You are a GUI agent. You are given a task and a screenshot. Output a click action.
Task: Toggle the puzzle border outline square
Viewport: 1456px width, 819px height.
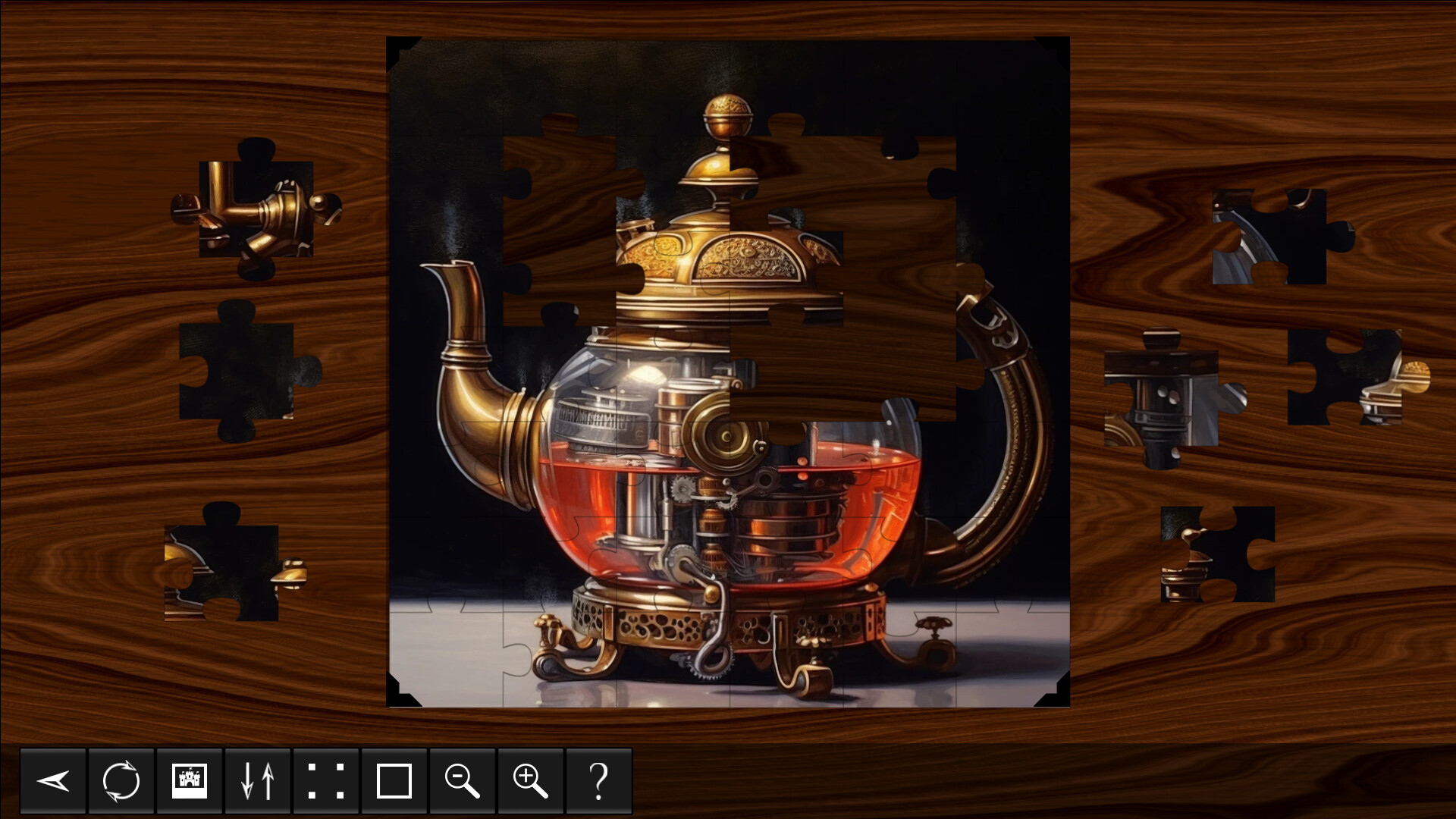(x=394, y=781)
